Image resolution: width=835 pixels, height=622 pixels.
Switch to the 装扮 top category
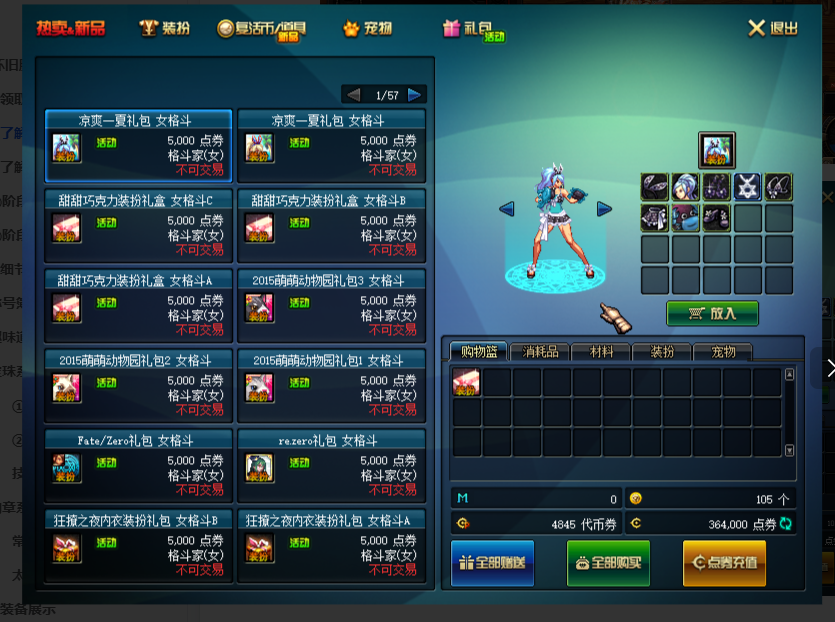(165, 28)
